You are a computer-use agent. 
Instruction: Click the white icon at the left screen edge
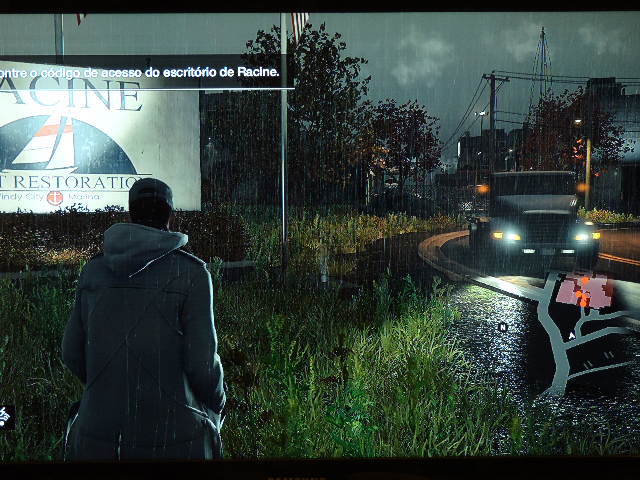click(4, 416)
